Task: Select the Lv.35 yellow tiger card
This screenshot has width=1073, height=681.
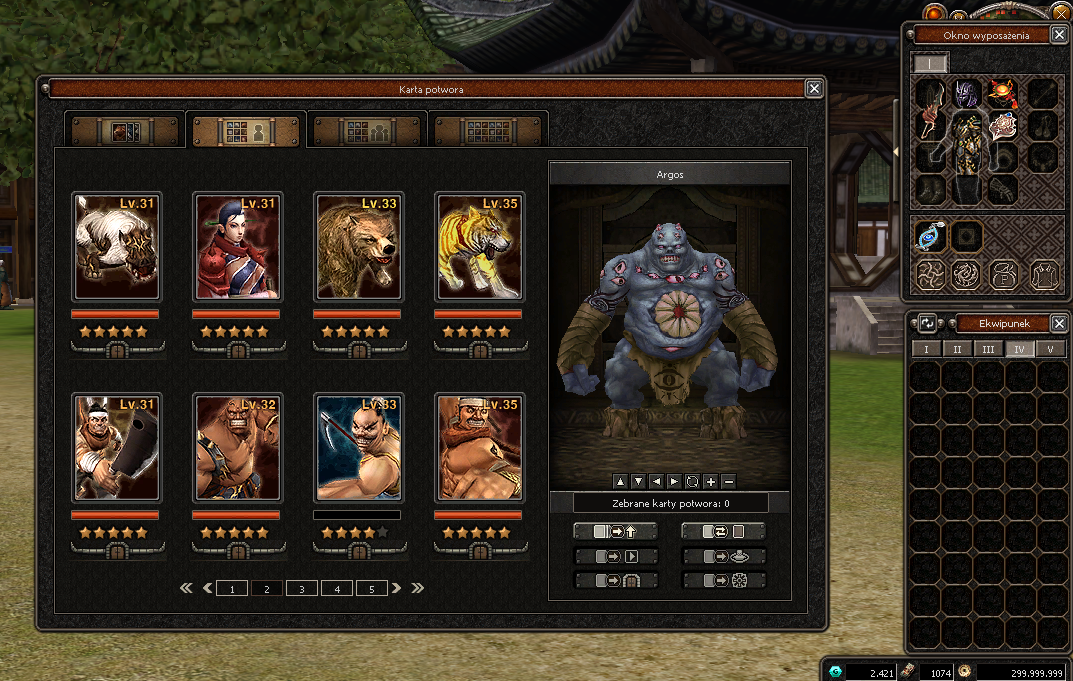Action: tap(480, 246)
